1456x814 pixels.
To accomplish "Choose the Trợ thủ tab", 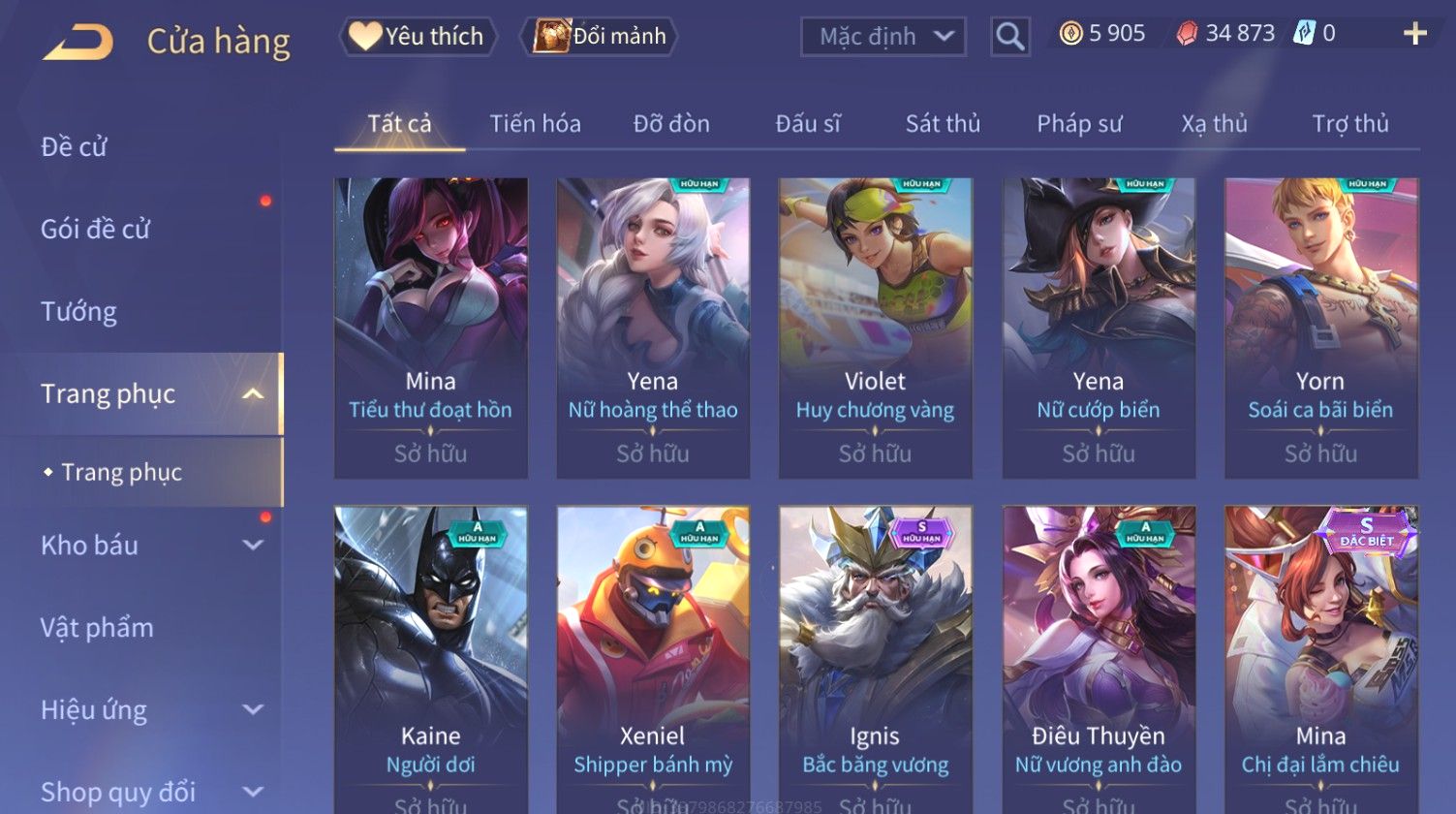I will [1350, 124].
